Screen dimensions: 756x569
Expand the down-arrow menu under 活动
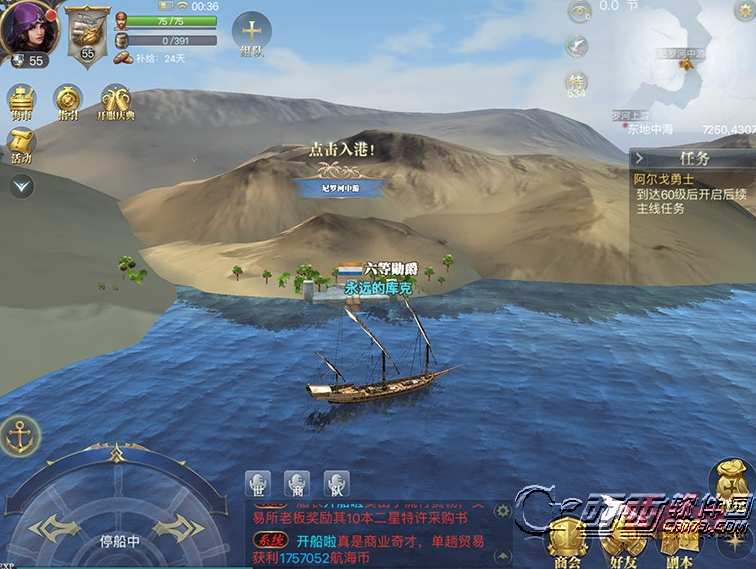(x=22, y=186)
